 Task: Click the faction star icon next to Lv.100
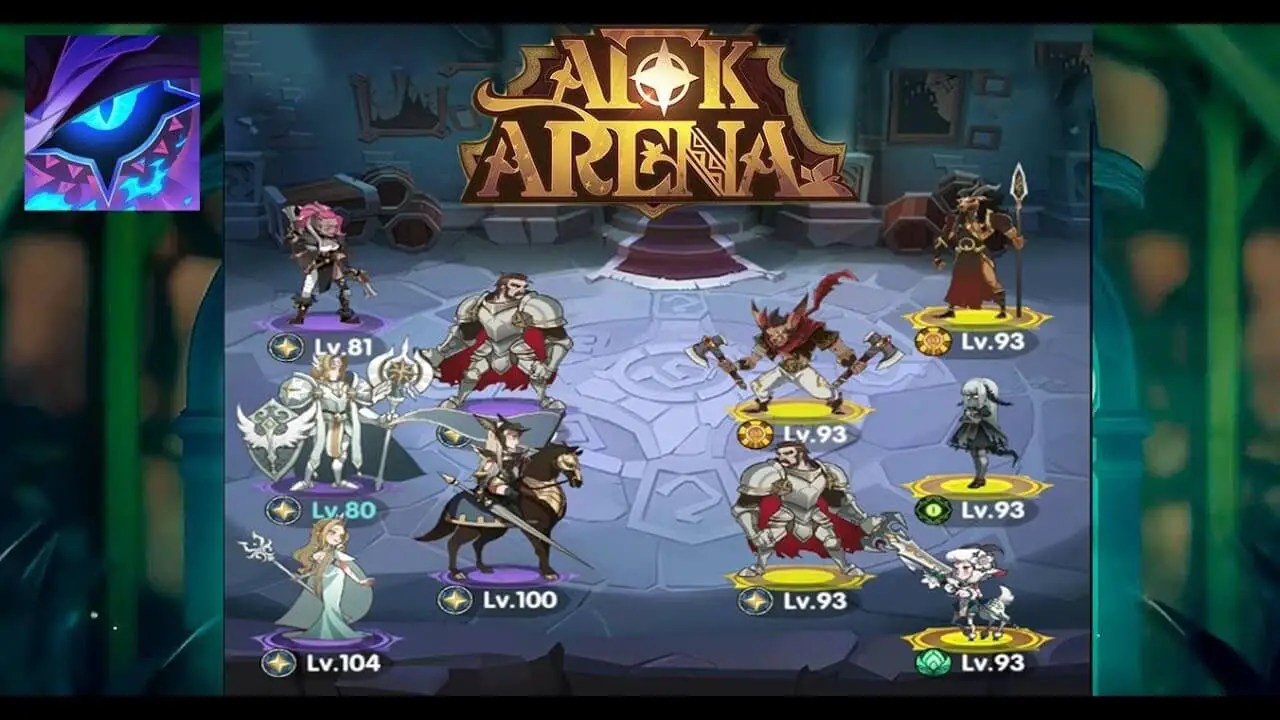click(x=455, y=599)
